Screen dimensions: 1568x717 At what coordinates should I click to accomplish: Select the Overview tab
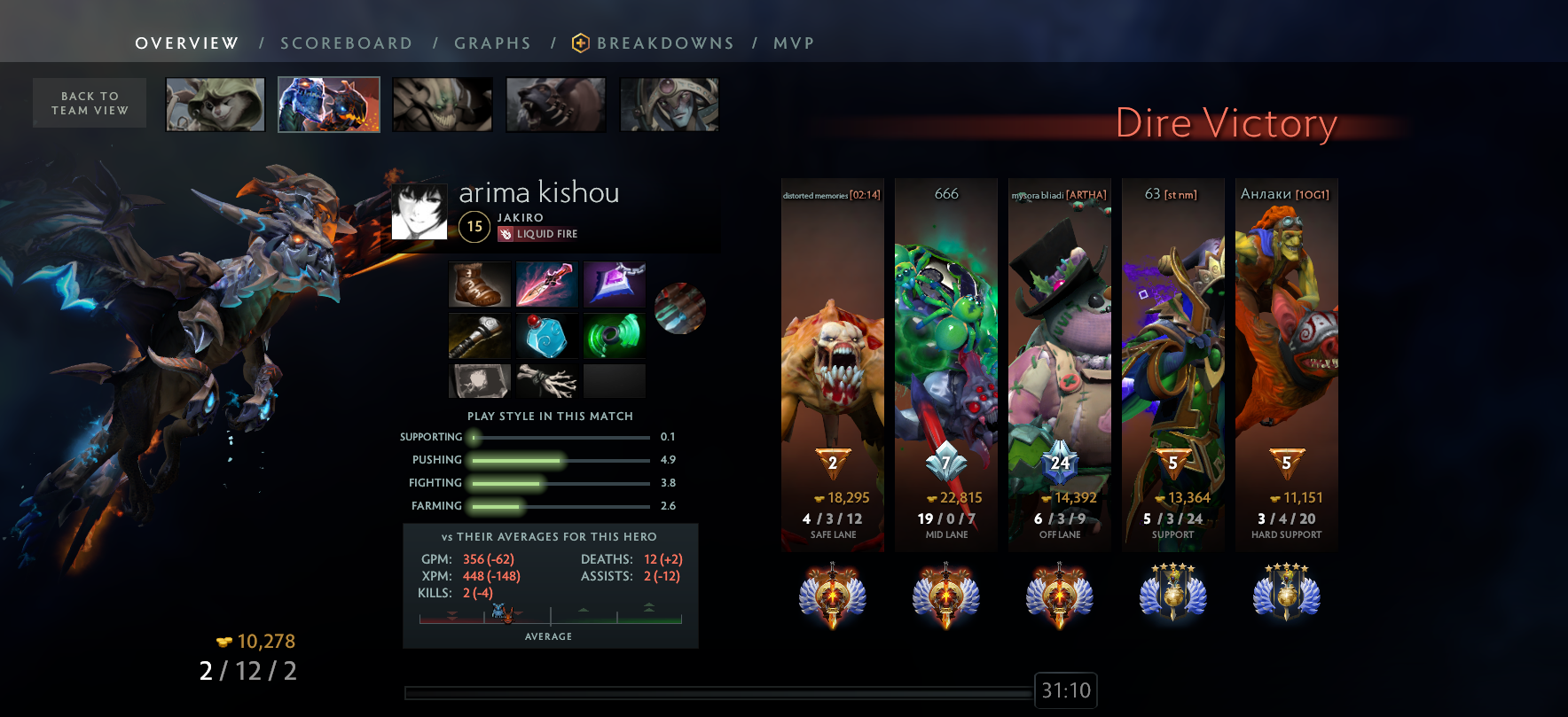click(187, 43)
